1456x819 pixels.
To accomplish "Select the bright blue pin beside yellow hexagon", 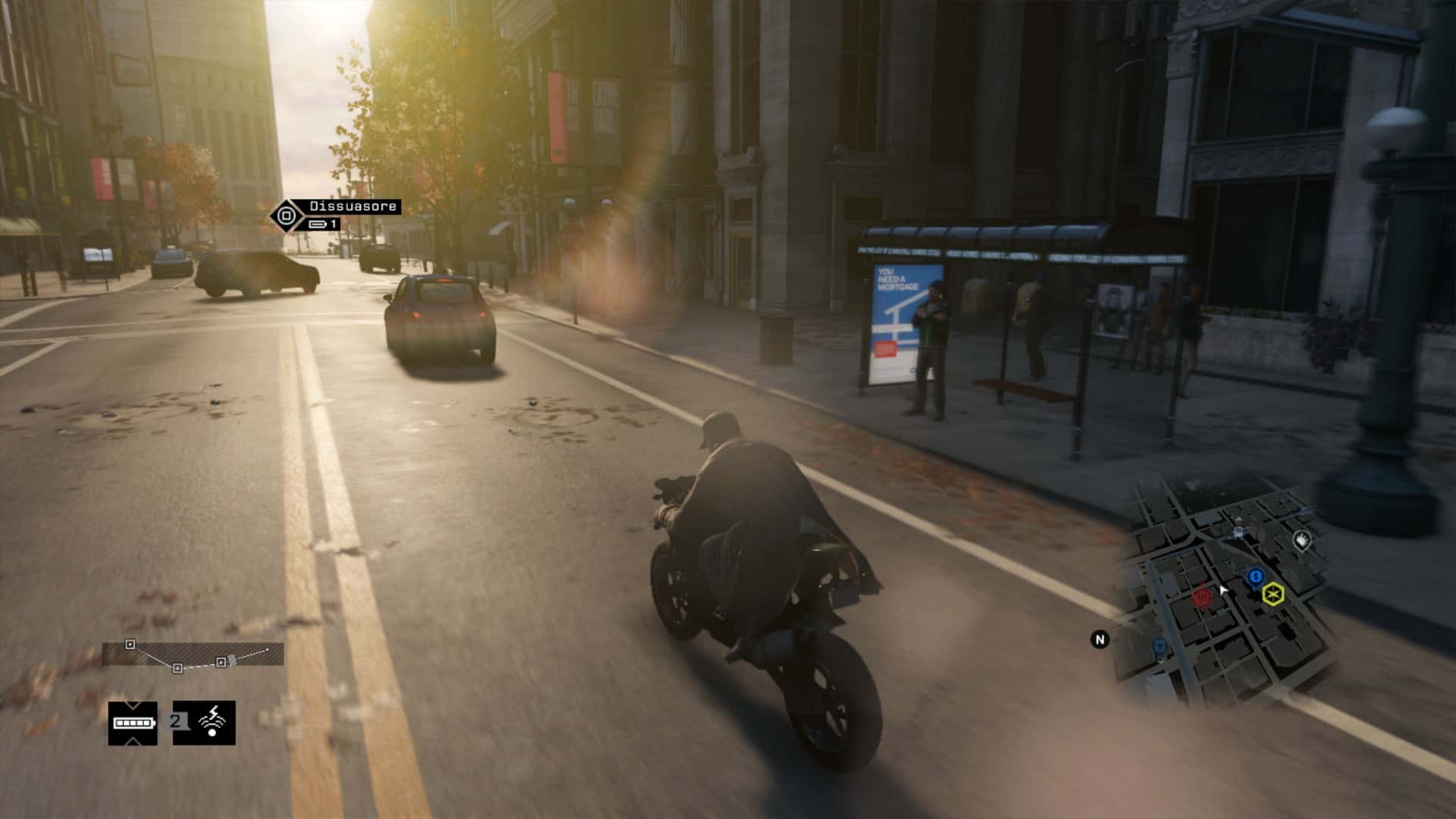I will (1255, 578).
